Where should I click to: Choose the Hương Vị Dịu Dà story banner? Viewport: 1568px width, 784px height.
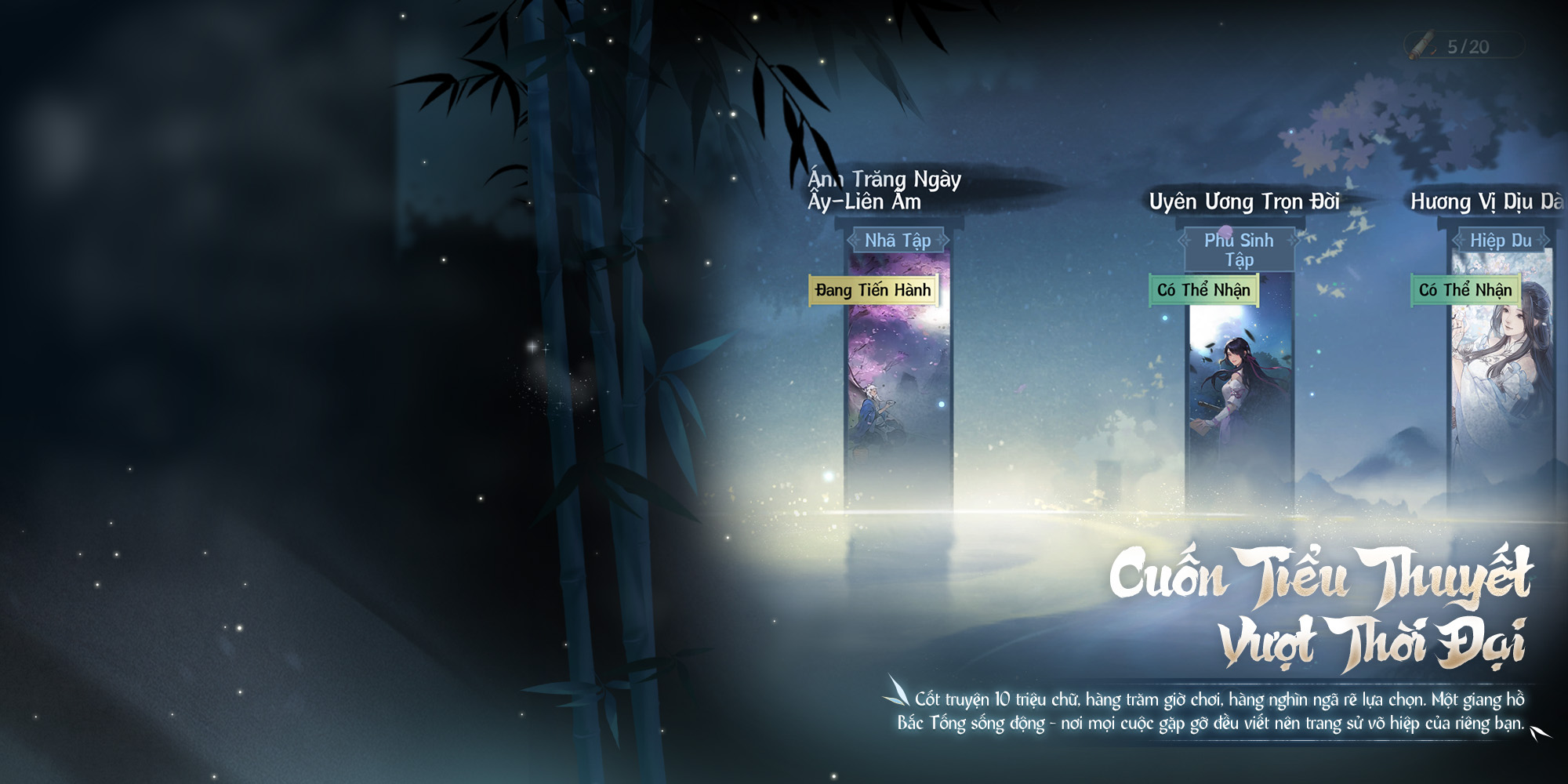tap(1501, 392)
